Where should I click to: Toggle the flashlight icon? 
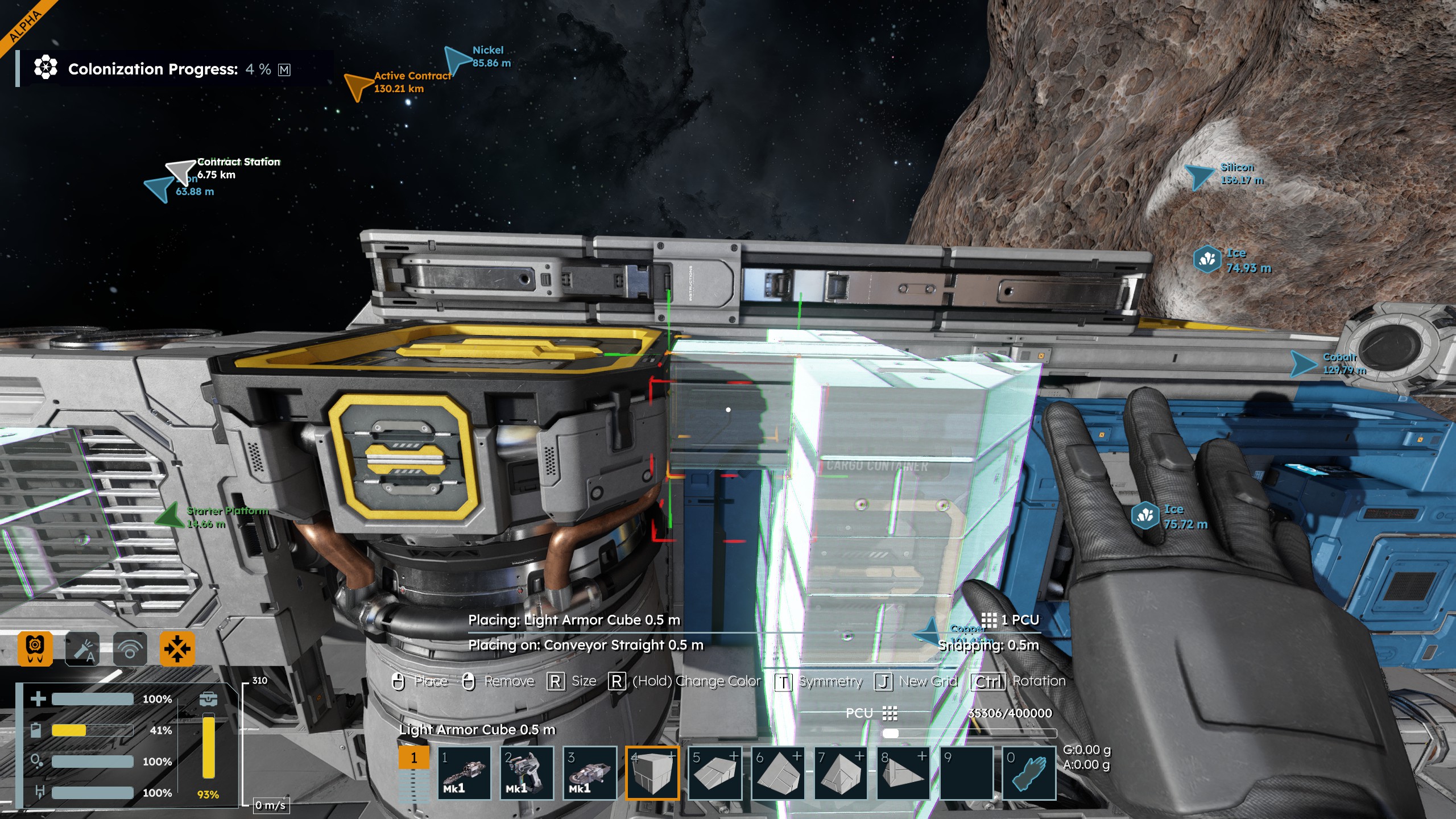tap(82, 648)
